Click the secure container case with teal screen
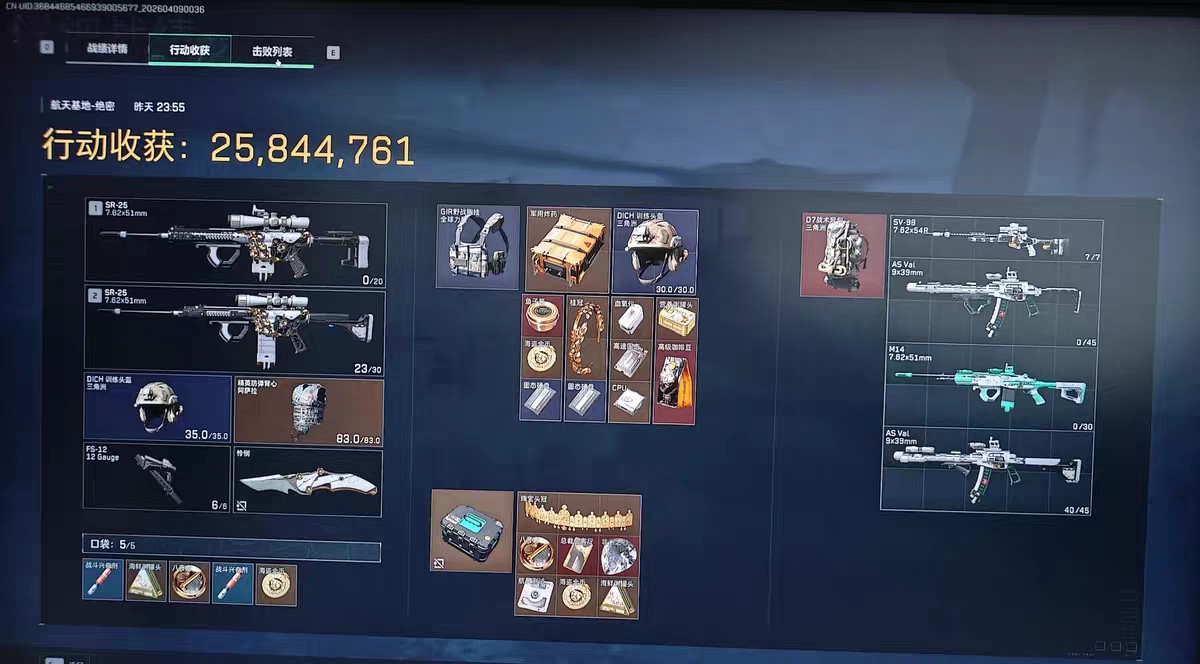This screenshot has width=1200, height=664. [x=472, y=530]
